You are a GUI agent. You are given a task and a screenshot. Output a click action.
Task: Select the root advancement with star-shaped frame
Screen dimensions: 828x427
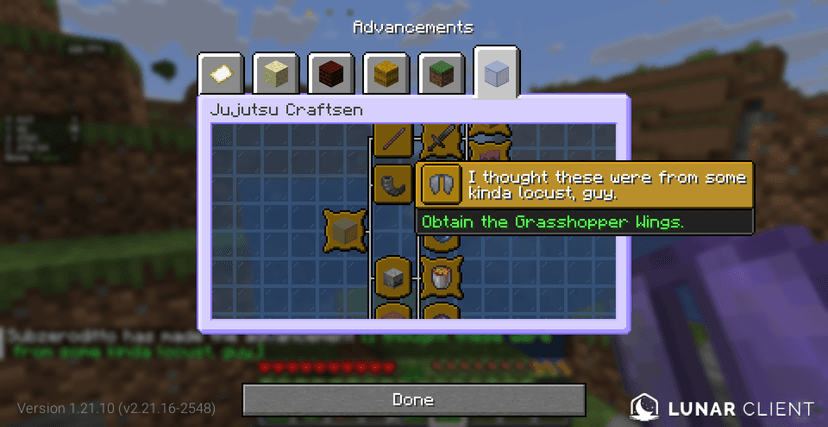tap(345, 230)
